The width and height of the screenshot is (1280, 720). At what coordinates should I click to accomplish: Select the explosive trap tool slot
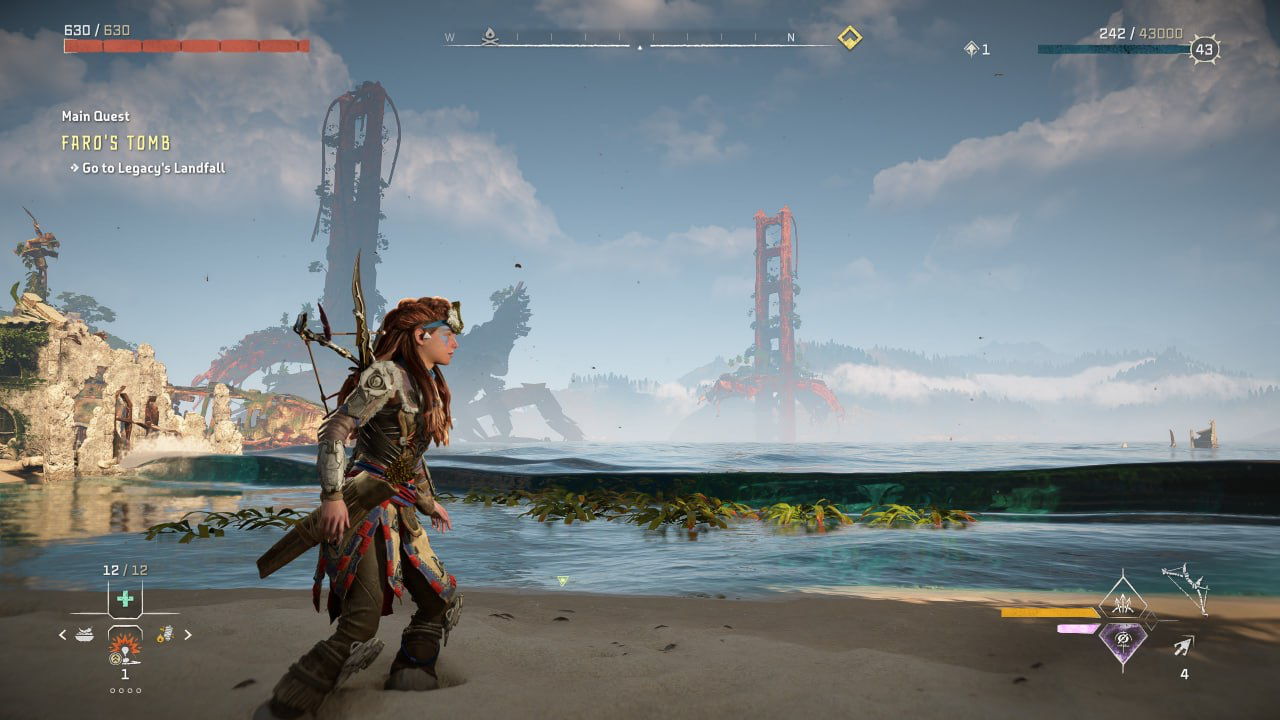pos(125,645)
